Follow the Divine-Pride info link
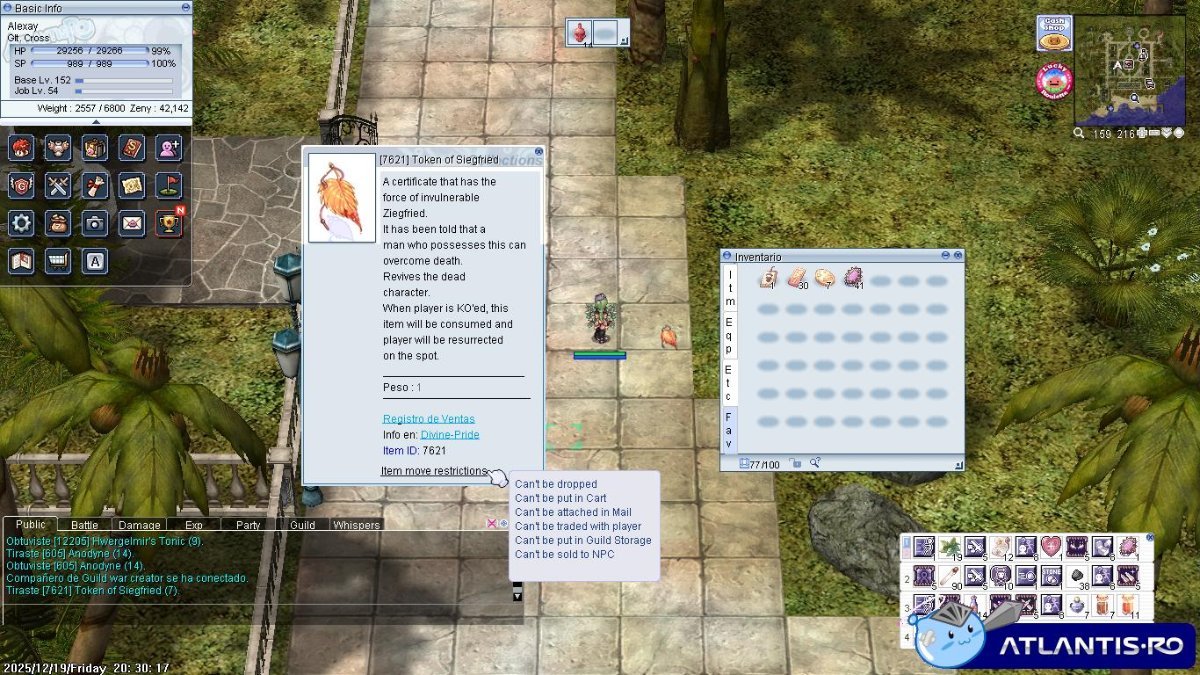This screenshot has width=1200, height=675. click(x=449, y=435)
